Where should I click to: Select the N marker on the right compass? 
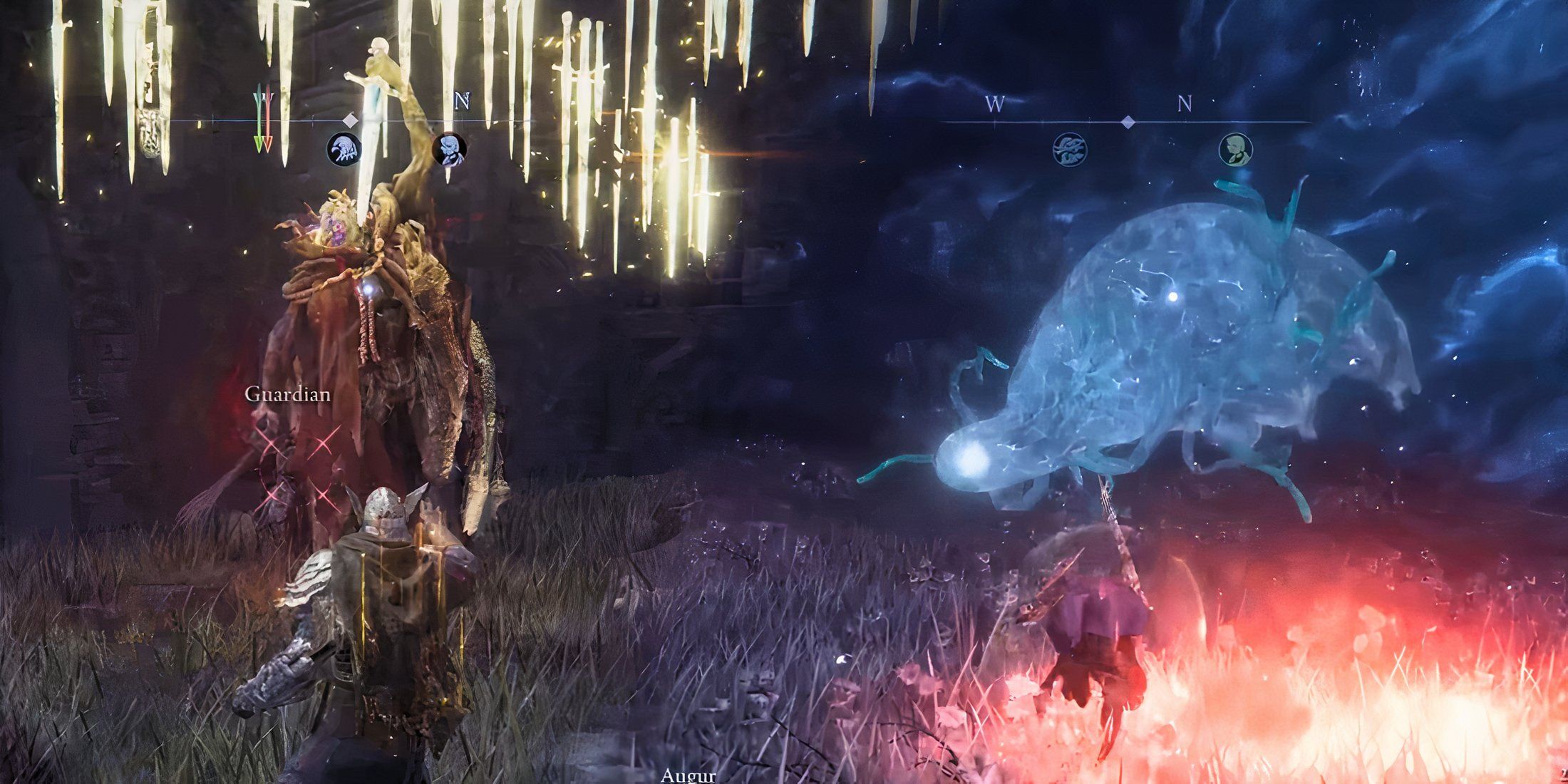(x=1186, y=102)
